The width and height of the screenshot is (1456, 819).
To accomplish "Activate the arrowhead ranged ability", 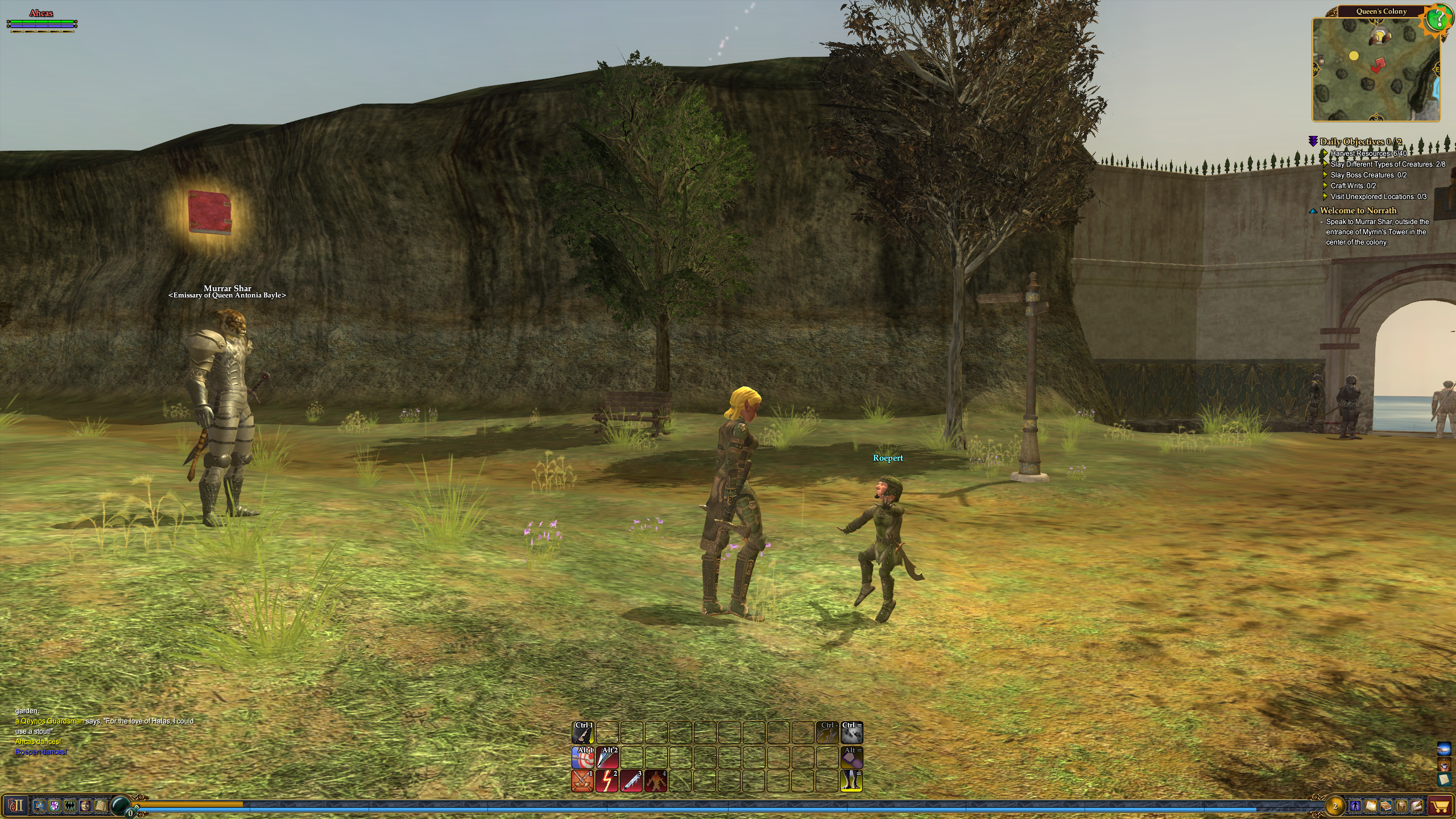I will (607, 758).
